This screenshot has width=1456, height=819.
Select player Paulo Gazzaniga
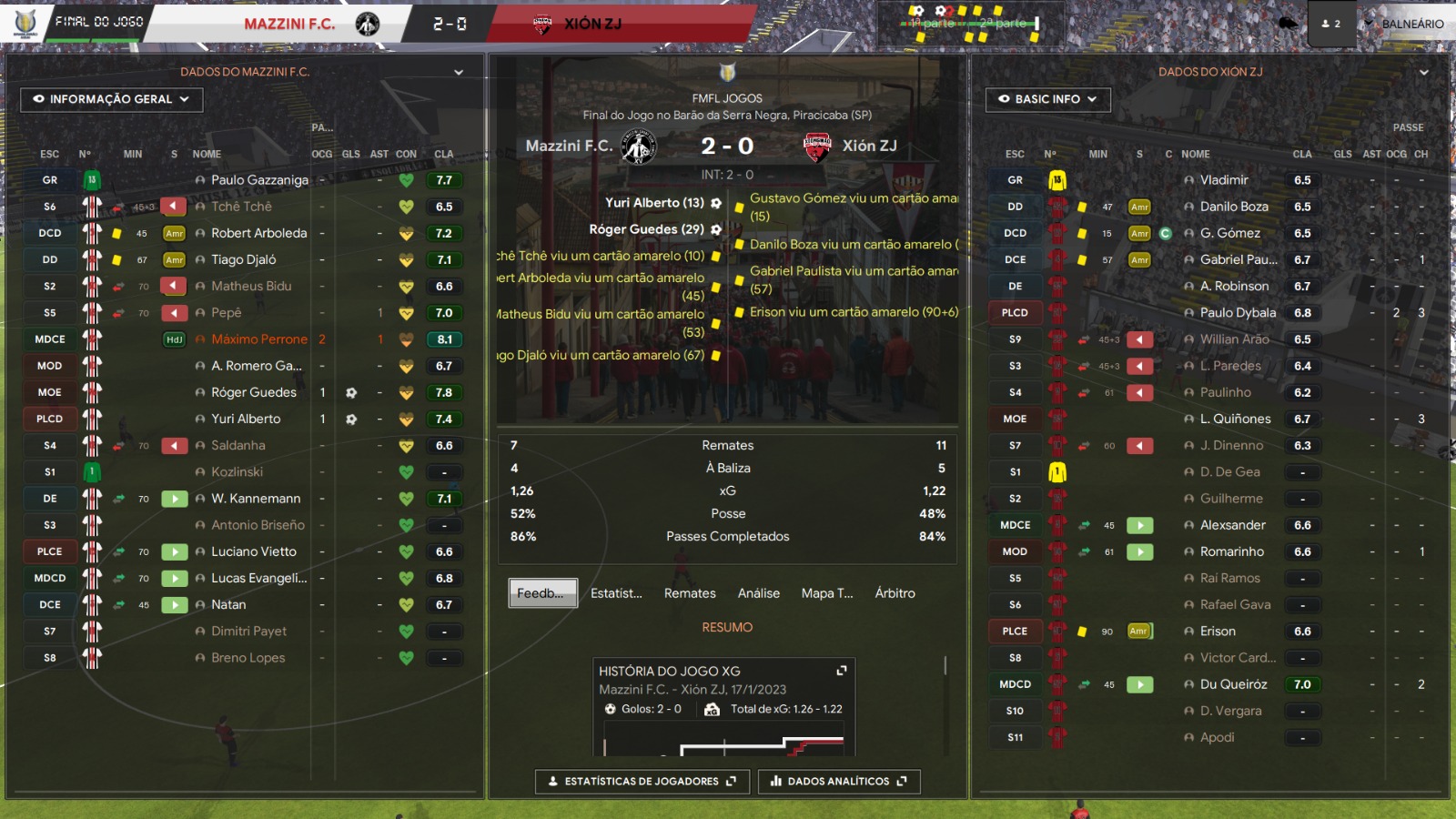pos(259,180)
